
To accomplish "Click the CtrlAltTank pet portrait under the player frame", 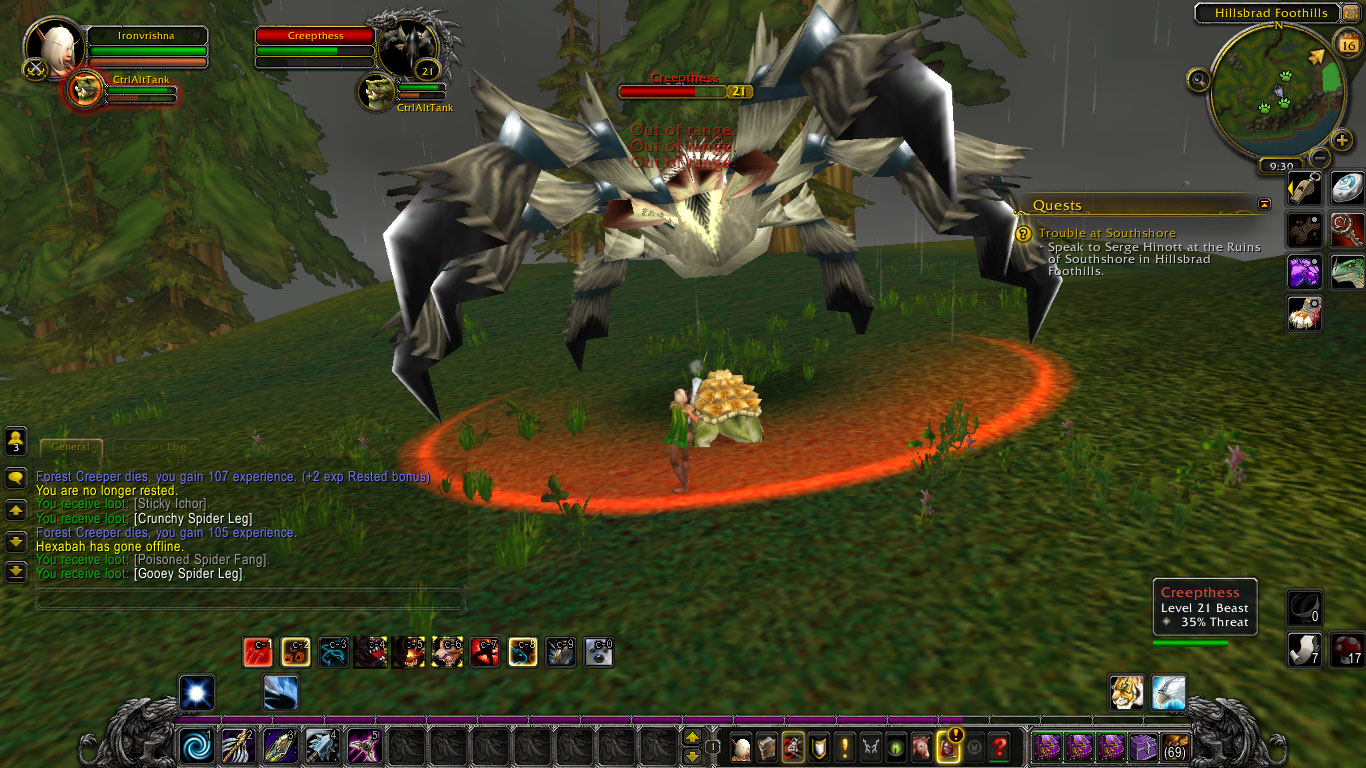I will coord(86,90).
